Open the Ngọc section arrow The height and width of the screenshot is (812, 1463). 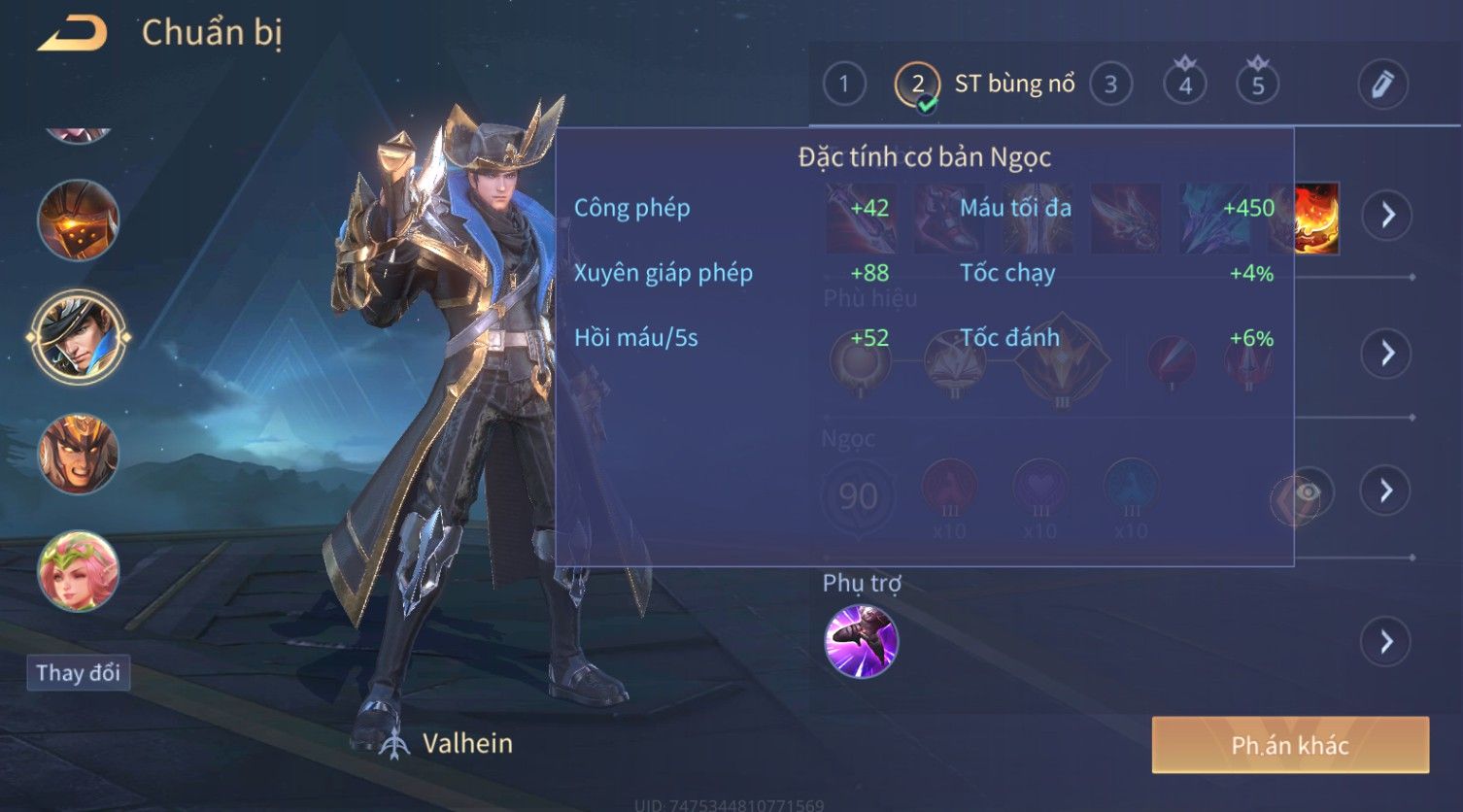(1386, 491)
